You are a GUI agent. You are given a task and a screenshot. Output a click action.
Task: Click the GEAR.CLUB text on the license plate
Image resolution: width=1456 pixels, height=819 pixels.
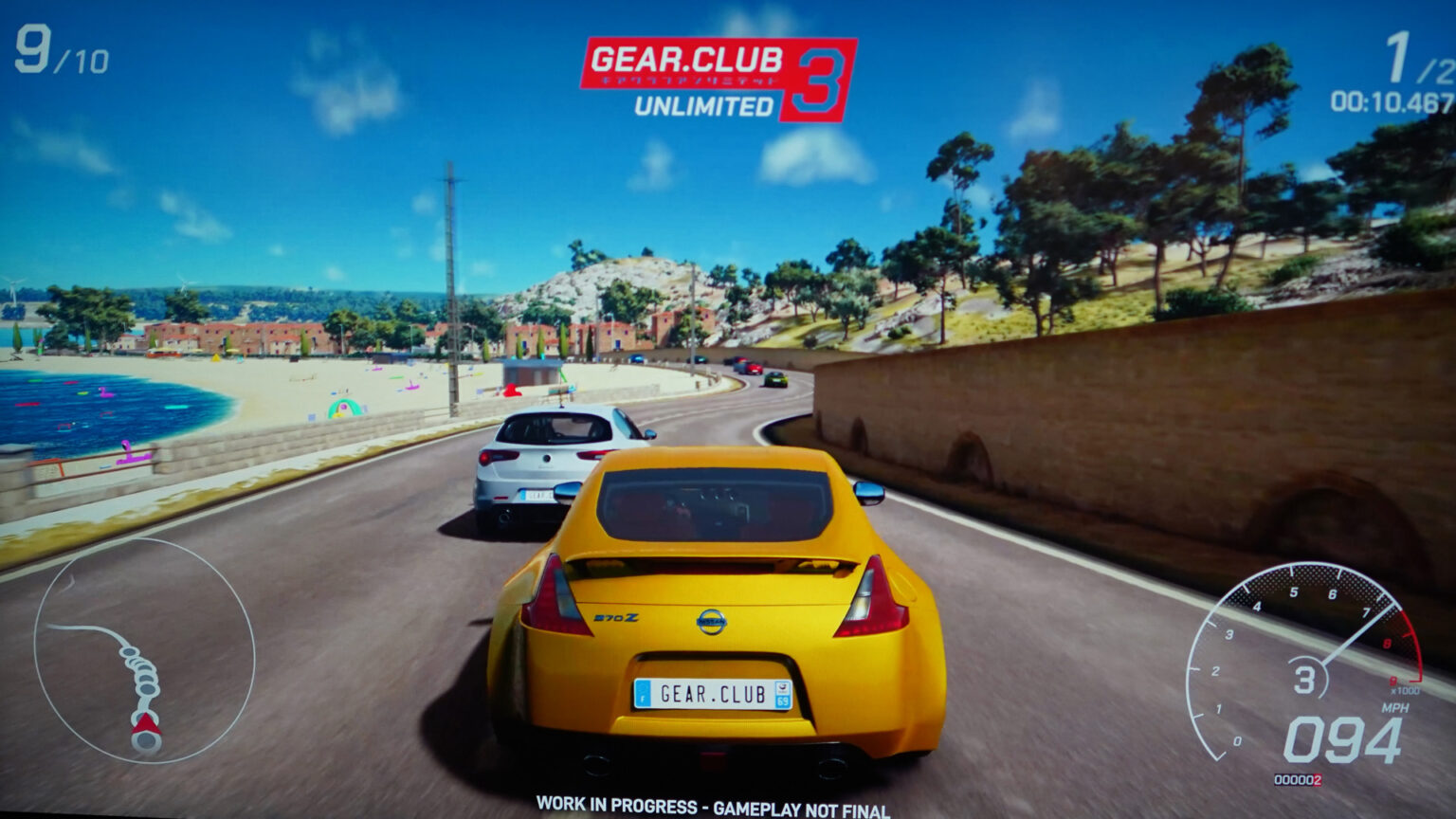(713, 693)
